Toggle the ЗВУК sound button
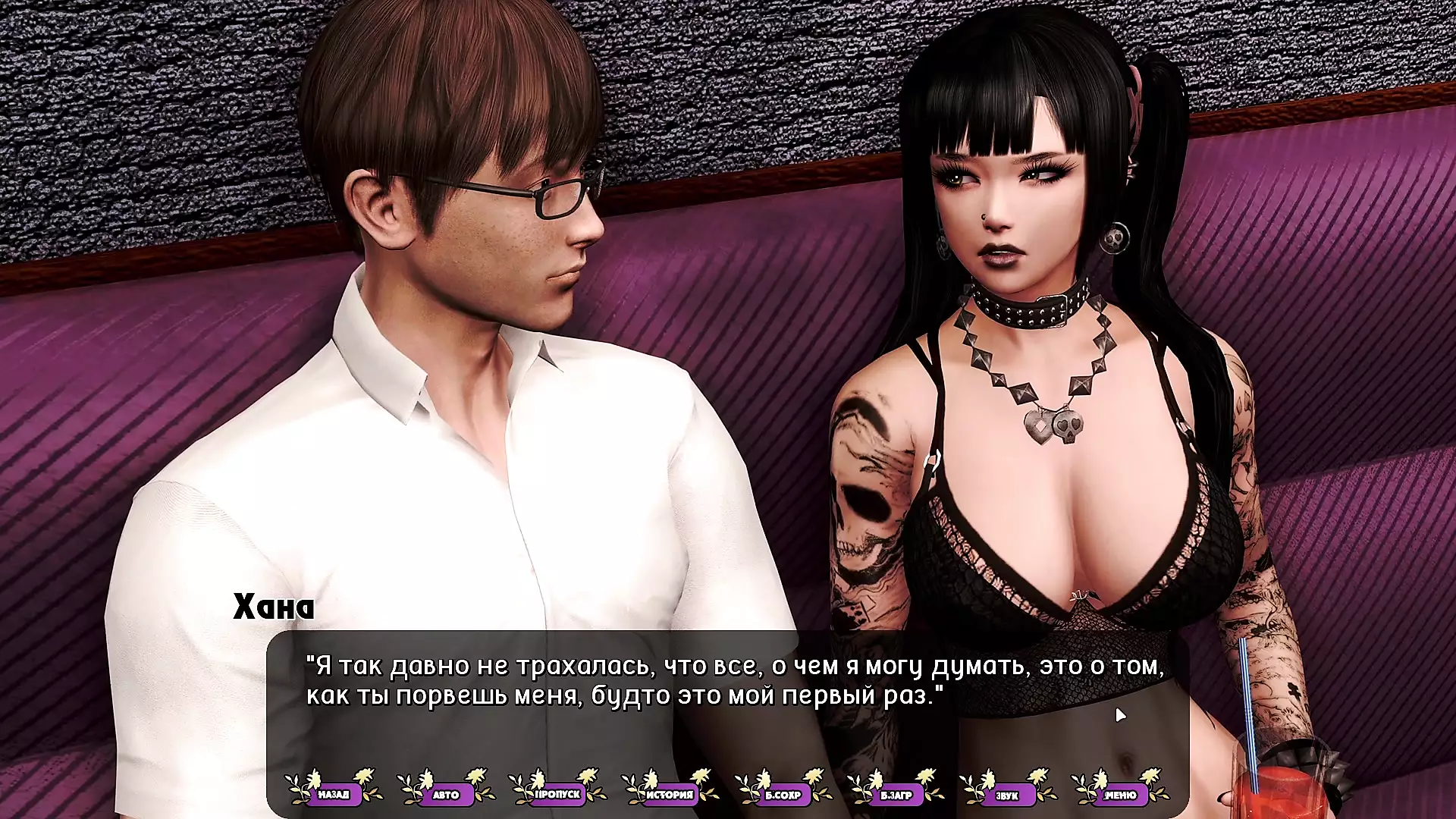The width and height of the screenshot is (1456, 819). click(x=1007, y=794)
